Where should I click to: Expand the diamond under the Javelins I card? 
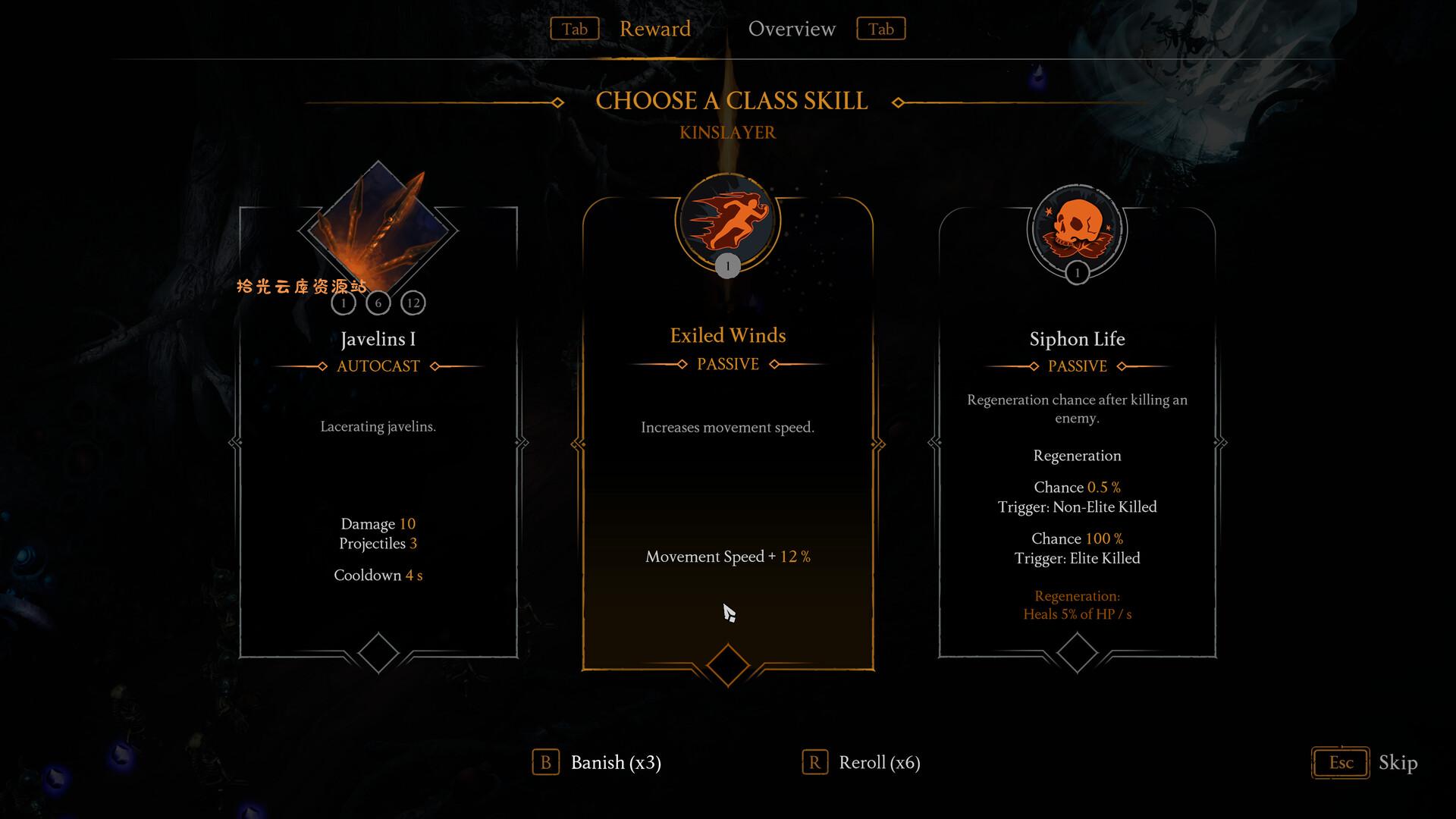point(378,652)
